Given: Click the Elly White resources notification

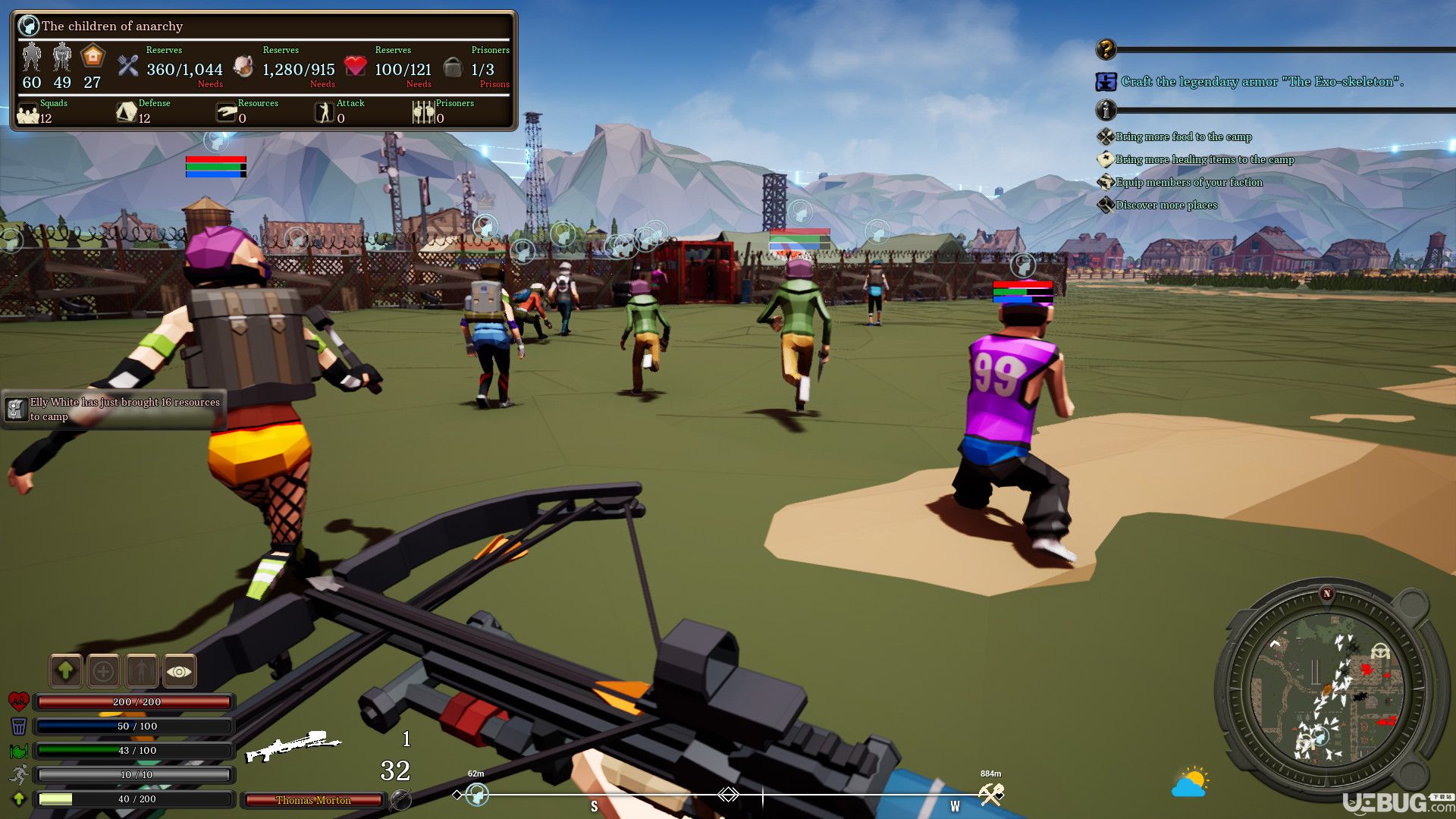Looking at the screenshot, I should click(114, 409).
